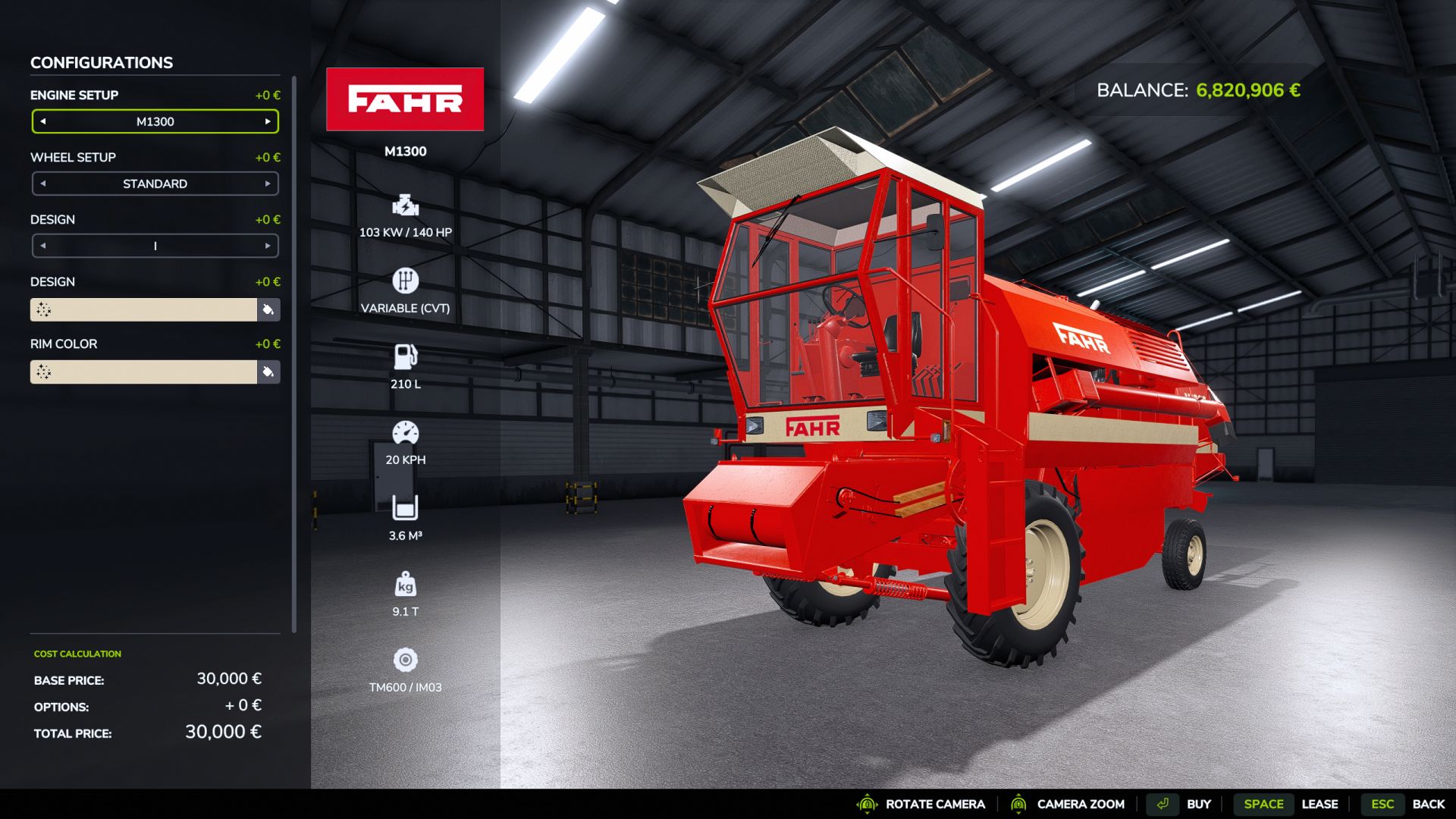Click the beige DESIGN color swatch field

coord(144,310)
